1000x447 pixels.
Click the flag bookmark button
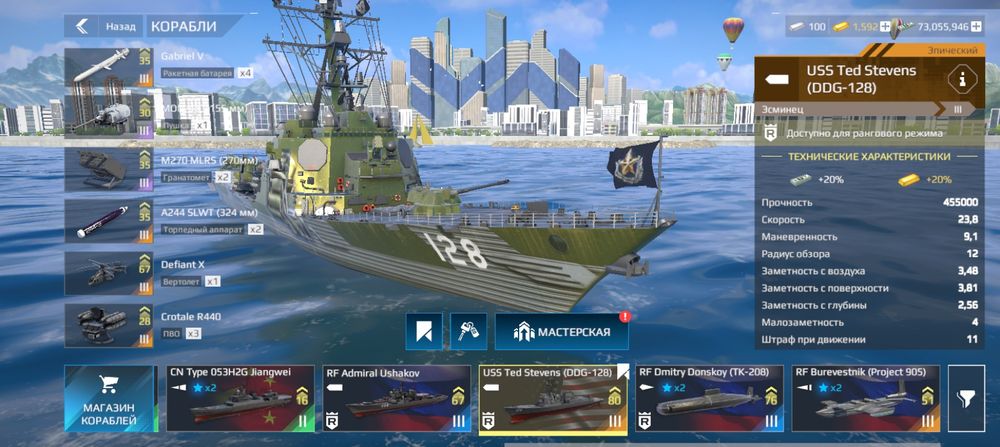tap(424, 331)
